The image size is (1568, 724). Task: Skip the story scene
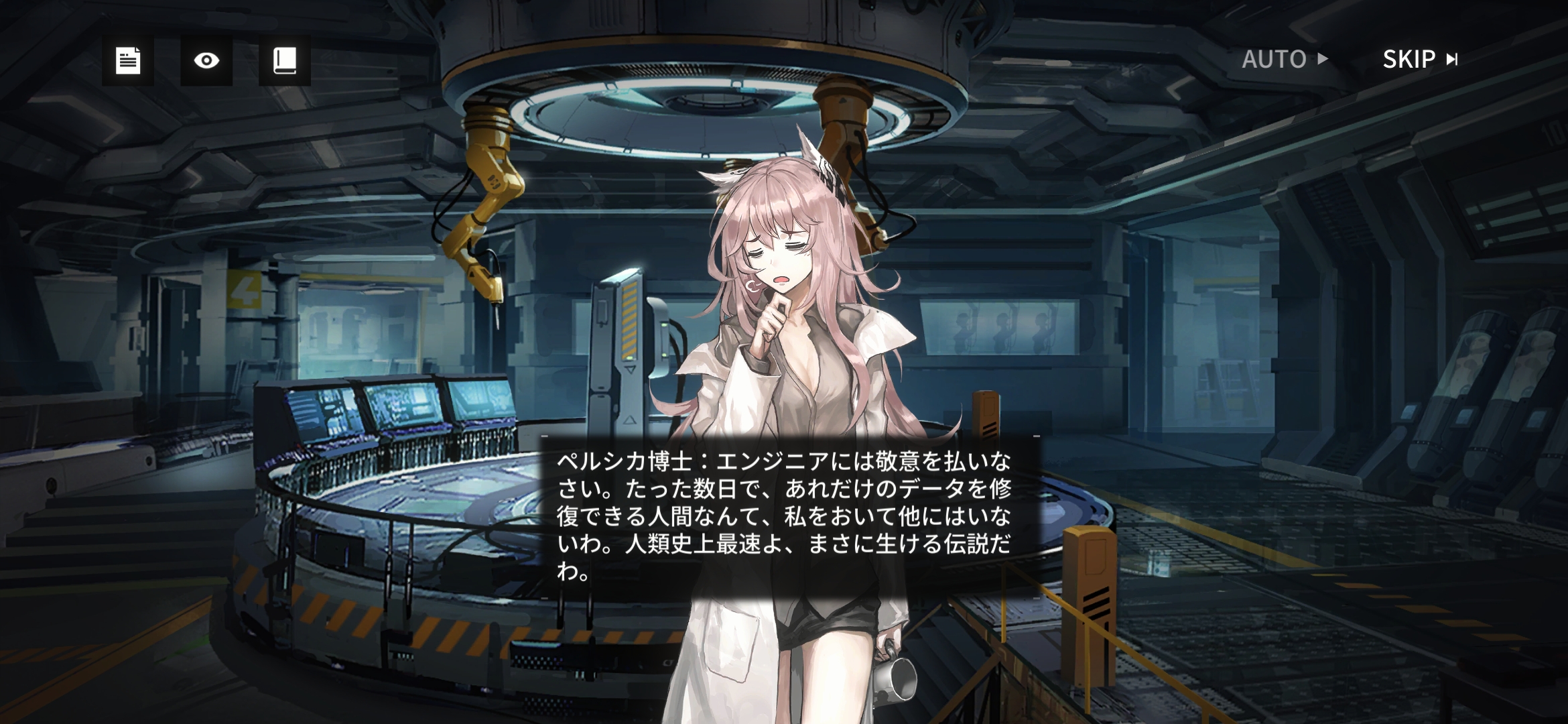tap(1420, 59)
